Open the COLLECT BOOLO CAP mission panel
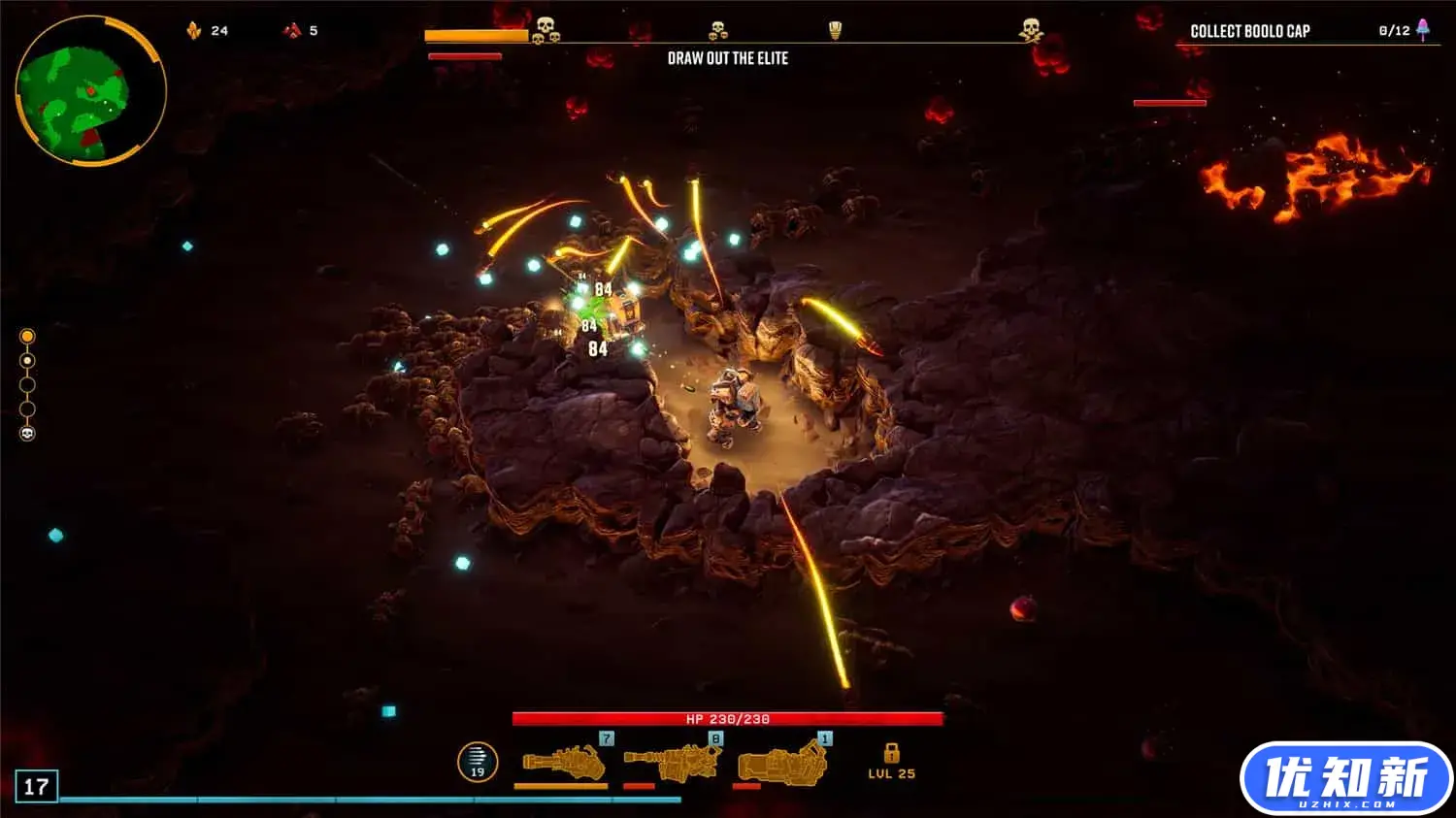Viewport: 1456px width, 818px height. click(x=1249, y=30)
